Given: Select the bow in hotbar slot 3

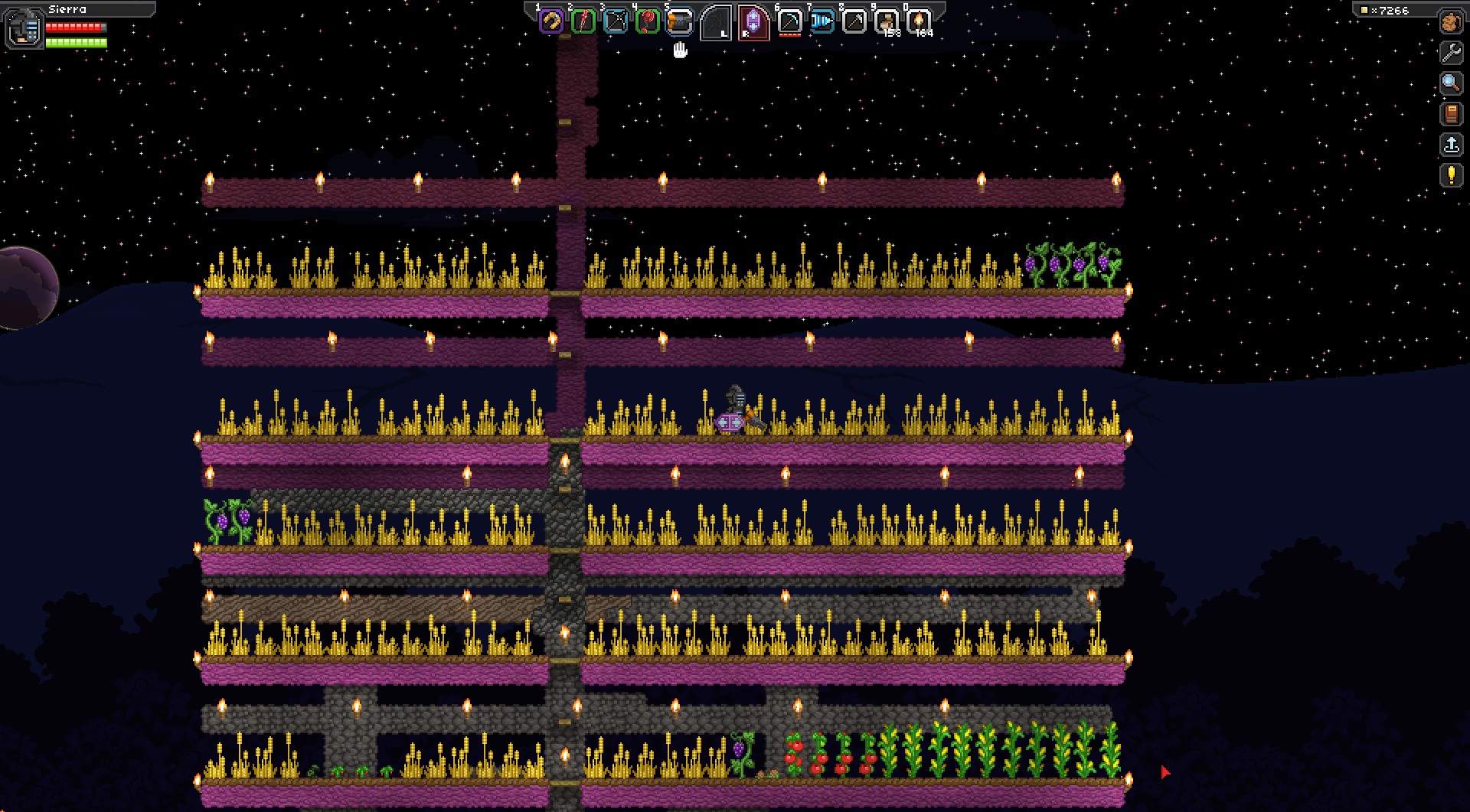Looking at the screenshot, I should click(616, 21).
